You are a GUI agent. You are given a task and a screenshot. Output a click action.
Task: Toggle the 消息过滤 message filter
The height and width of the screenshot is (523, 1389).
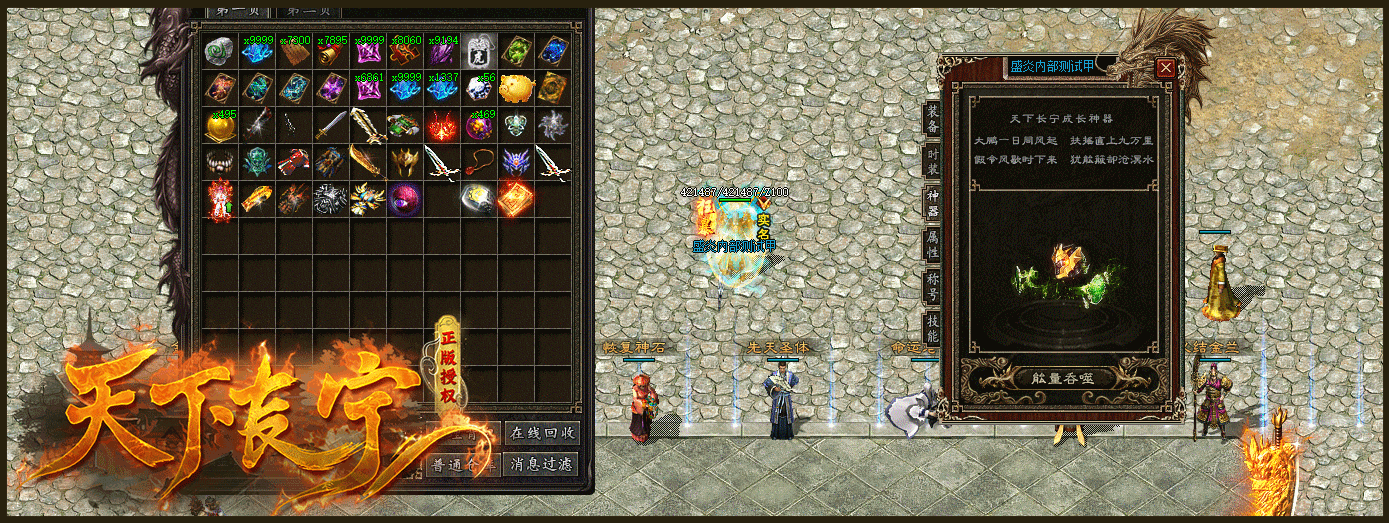pos(541,464)
